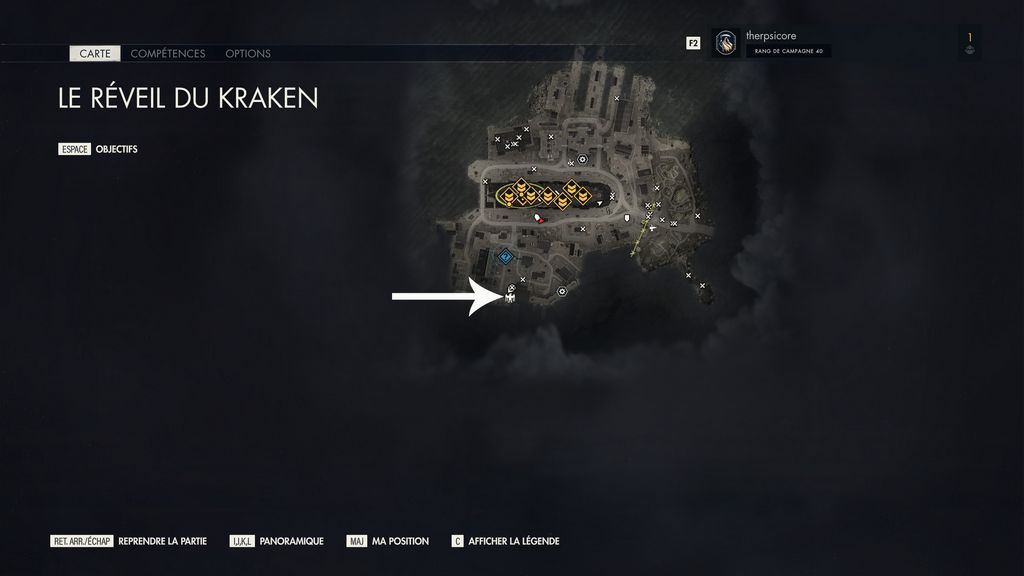Image resolution: width=1024 pixels, height=576 pixels.
Task: Select the blue optional objective marker
Action: point(506,257)
